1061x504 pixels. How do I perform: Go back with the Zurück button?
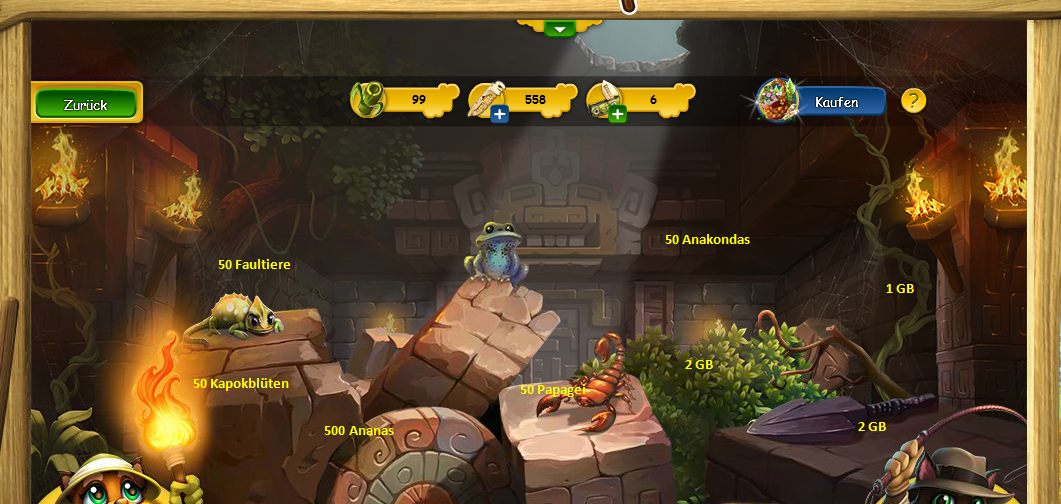(x=86, y=104)
